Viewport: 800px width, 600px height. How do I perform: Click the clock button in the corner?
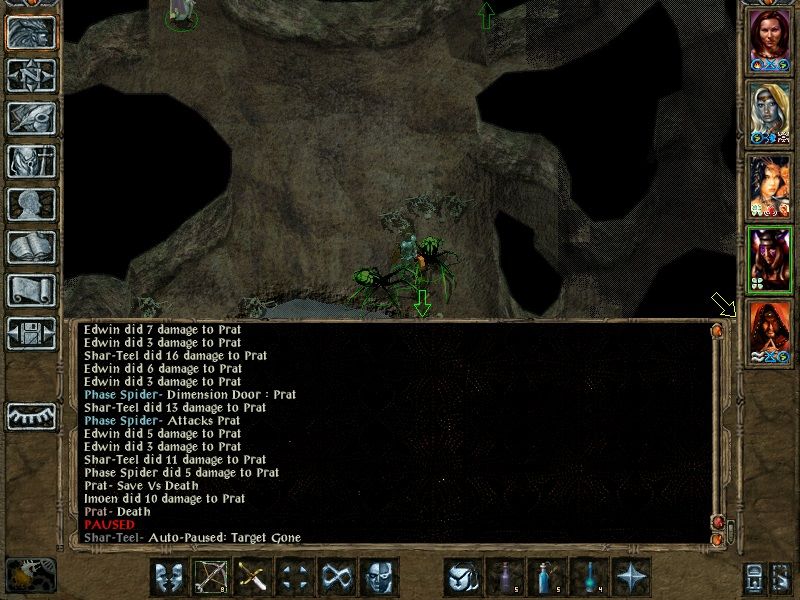click(29, 575)
